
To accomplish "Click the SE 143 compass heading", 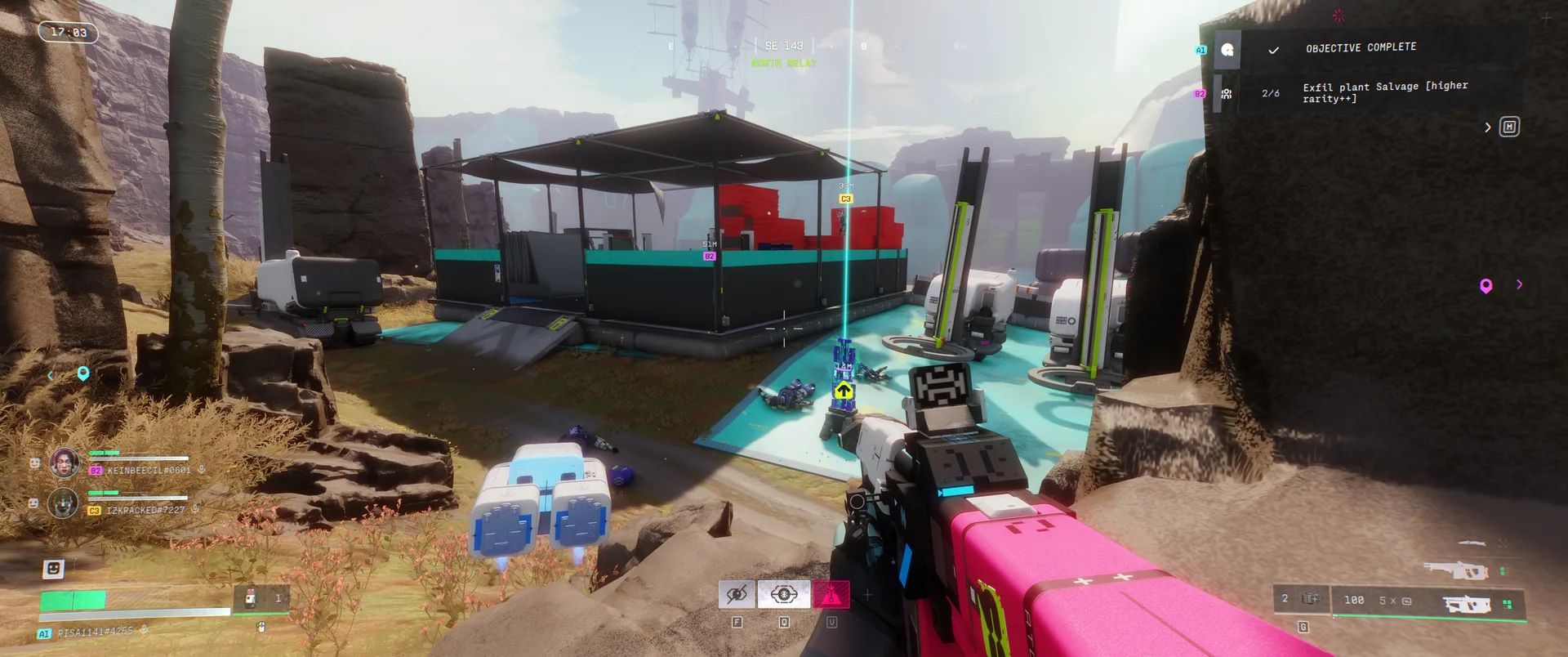I will point(783,46).
